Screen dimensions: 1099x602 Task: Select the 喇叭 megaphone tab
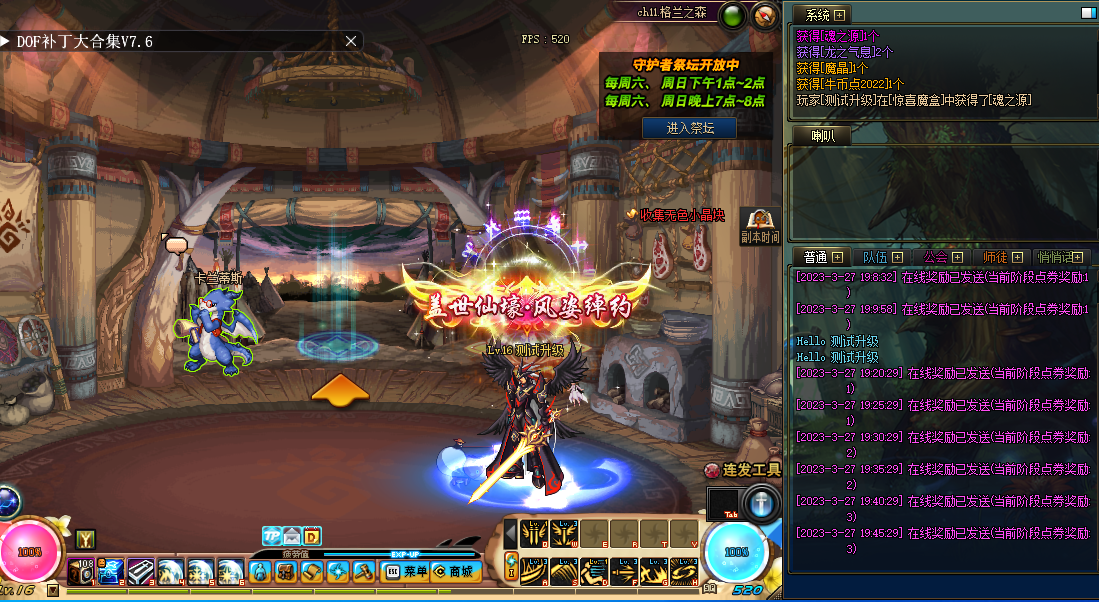[x=823, y=136]
